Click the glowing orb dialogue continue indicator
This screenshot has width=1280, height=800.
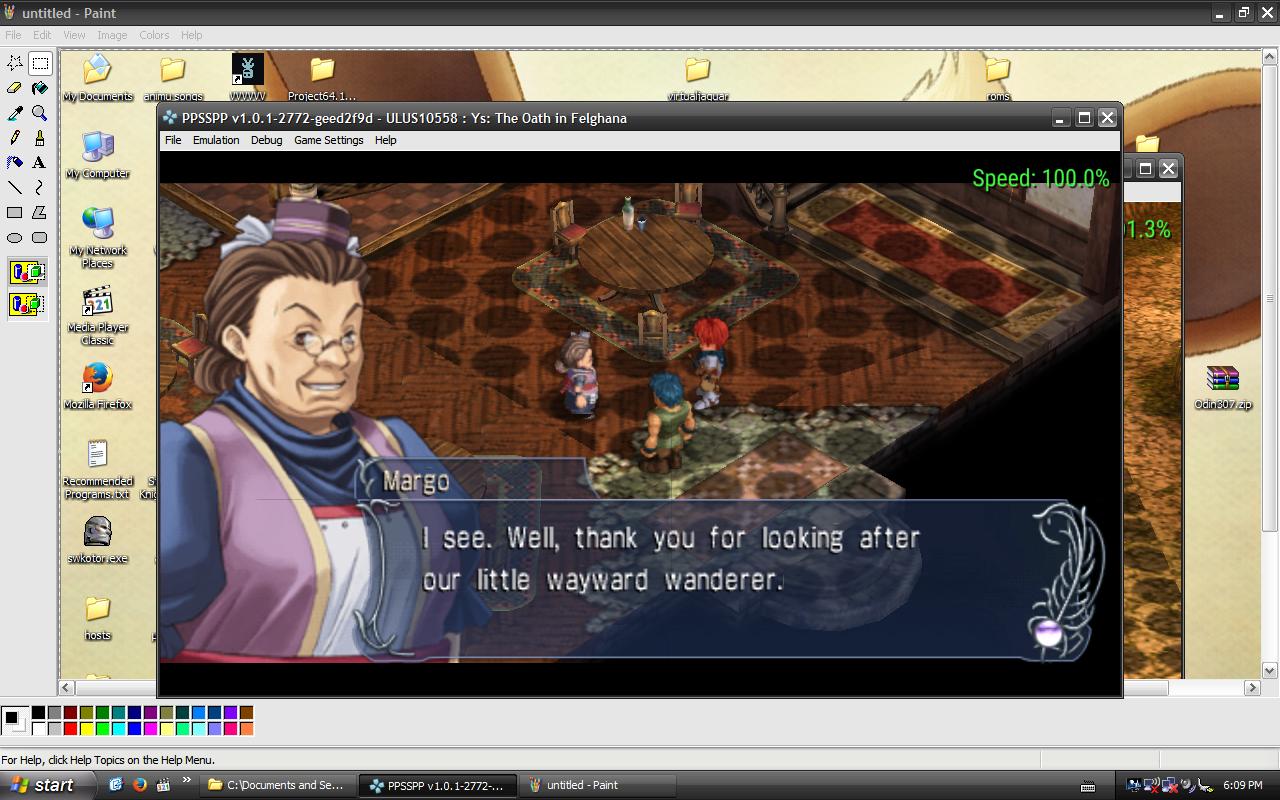tap(1047, 632)
